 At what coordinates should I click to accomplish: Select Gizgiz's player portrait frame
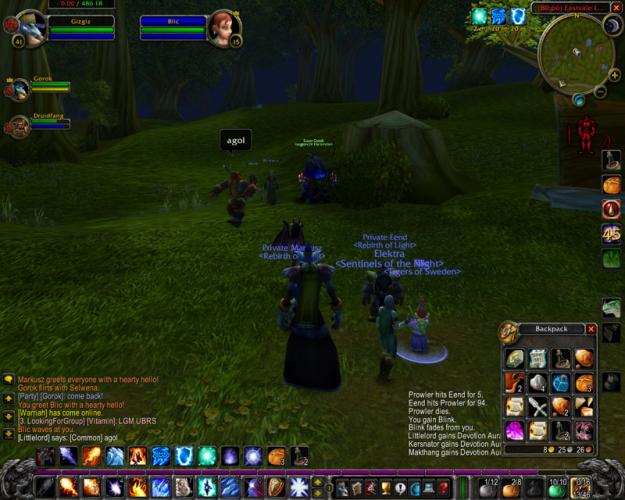pos(28,27)
